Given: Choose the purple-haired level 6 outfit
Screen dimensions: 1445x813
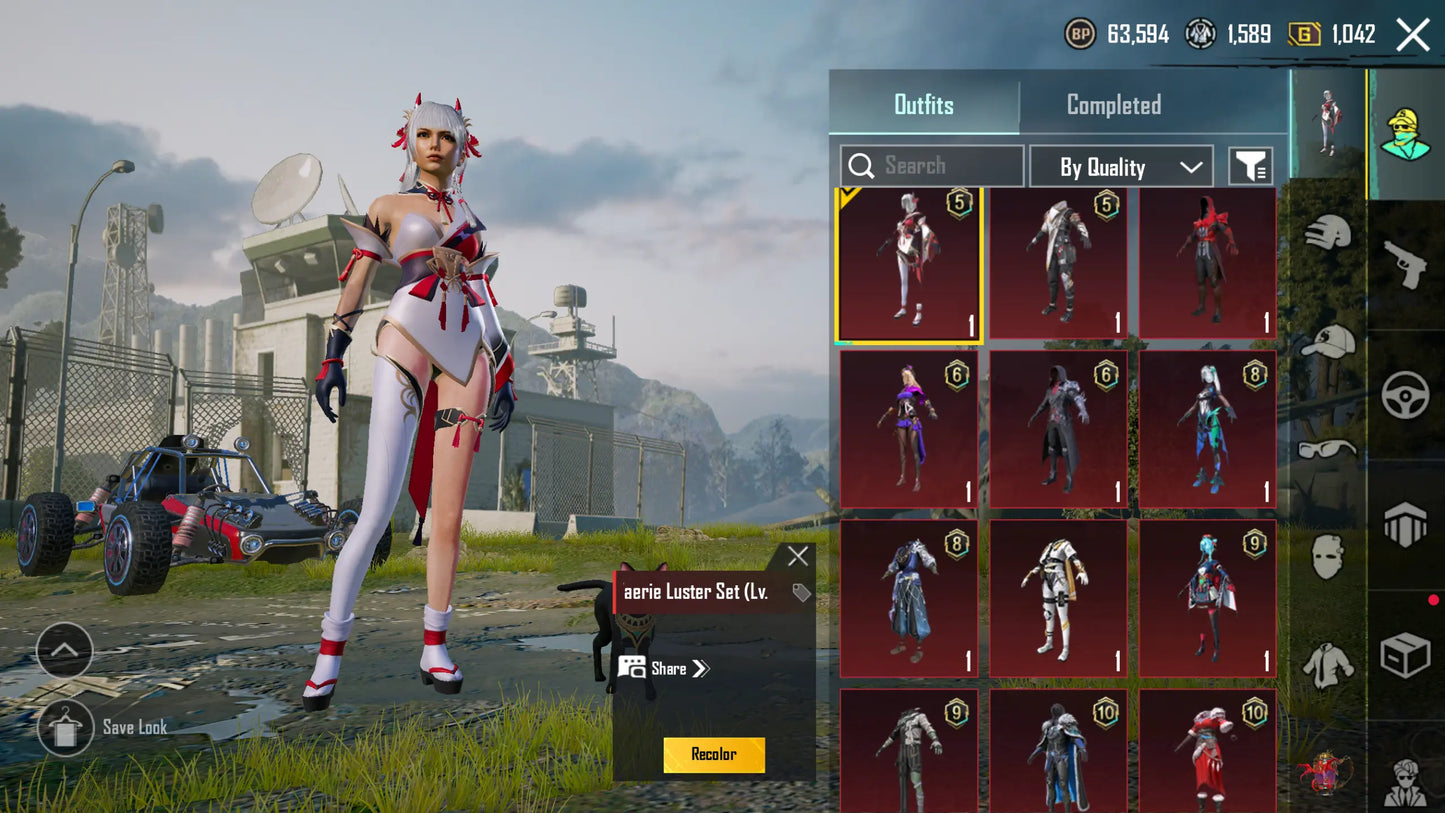Looking at the screenshot, I should coord(908,429).
